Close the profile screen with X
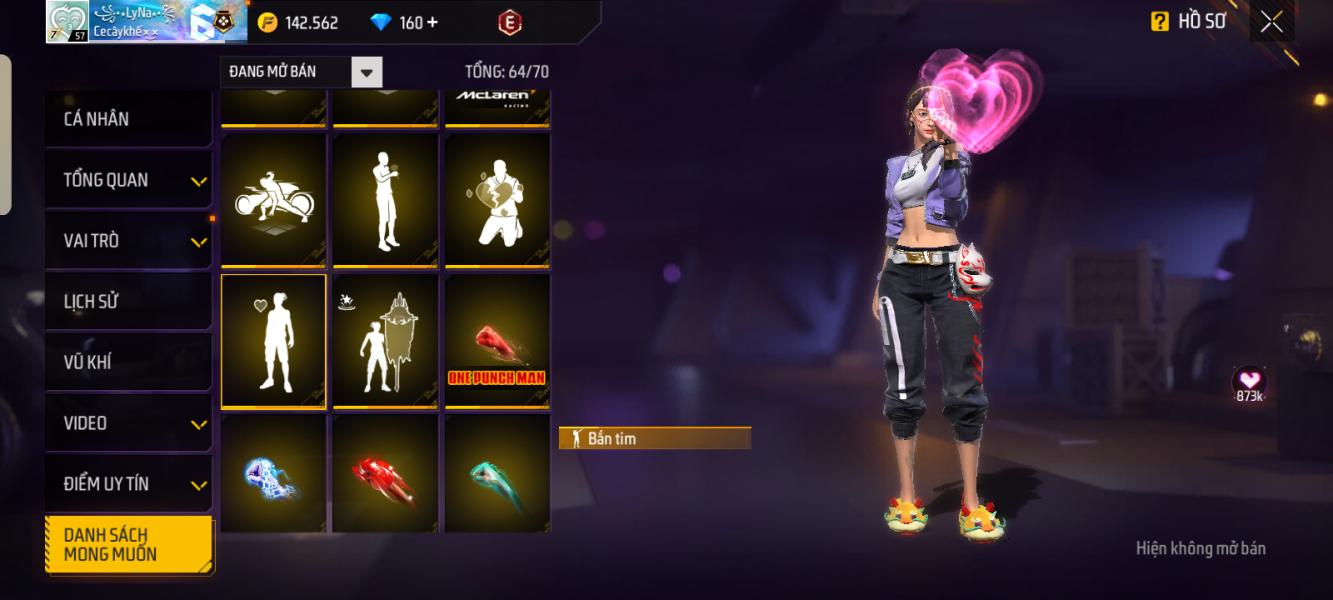The width and height of the screenshot is (1333, 600). click(1271, 22)
